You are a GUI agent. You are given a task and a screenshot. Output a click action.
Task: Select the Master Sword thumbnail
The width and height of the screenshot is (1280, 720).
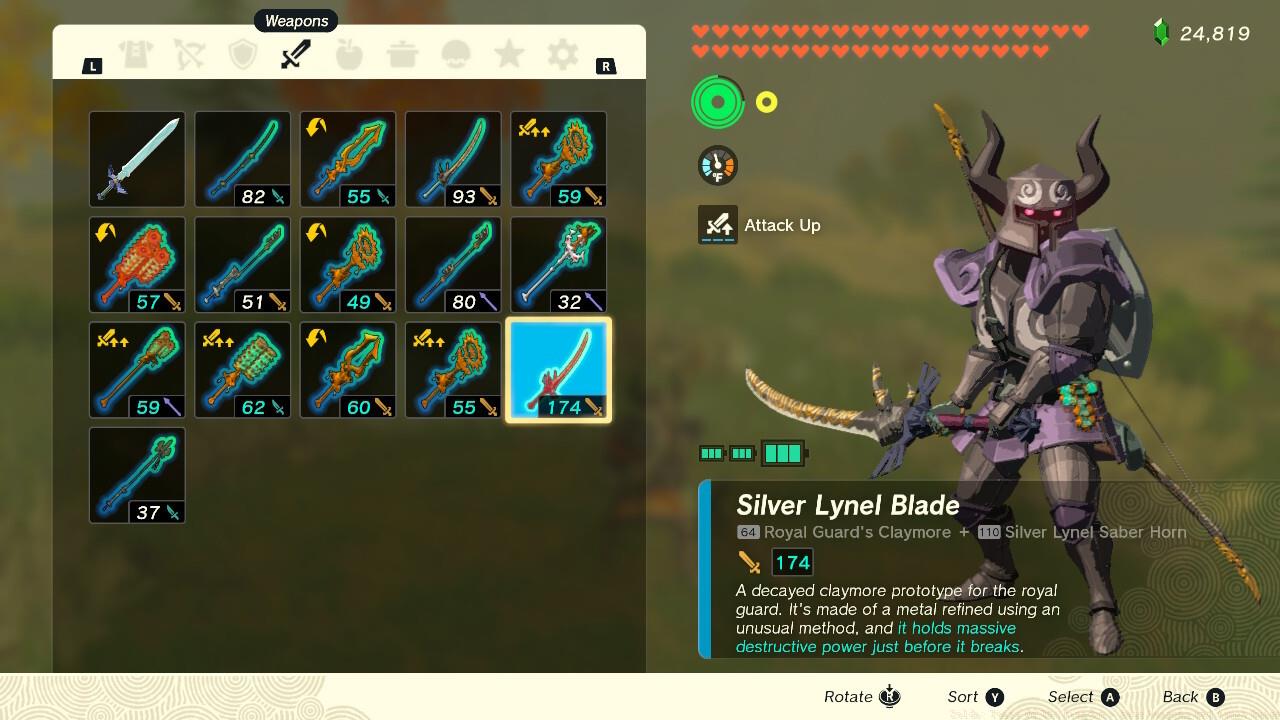(137, 158)
